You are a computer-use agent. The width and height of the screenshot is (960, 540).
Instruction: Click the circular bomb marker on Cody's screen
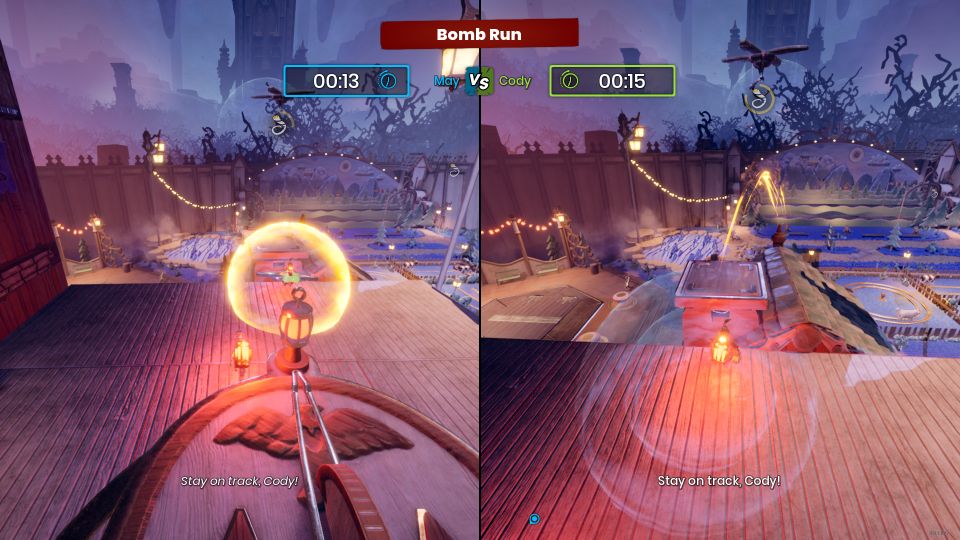tap(762, 98)
